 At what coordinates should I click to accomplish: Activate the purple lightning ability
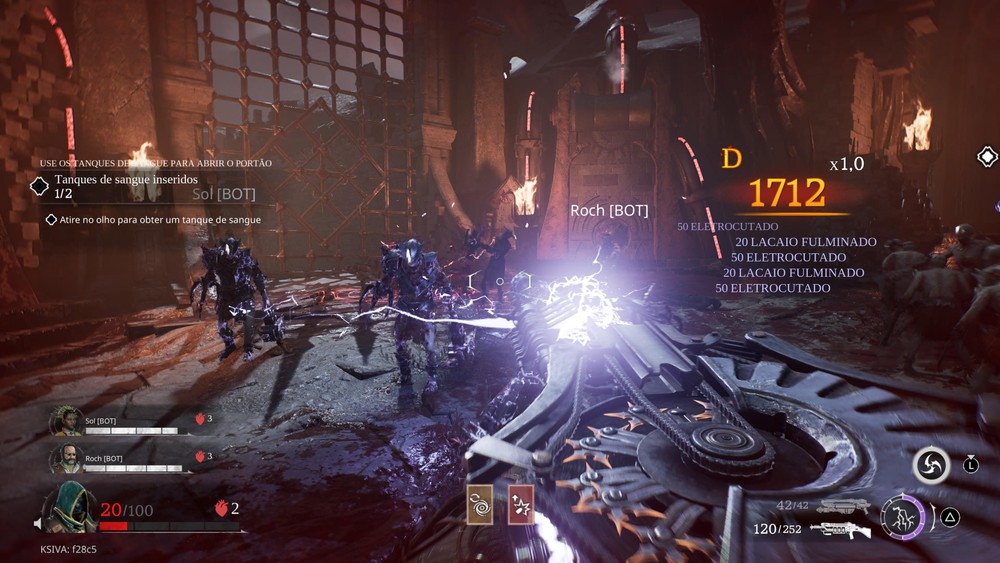[x=902, y=517]
